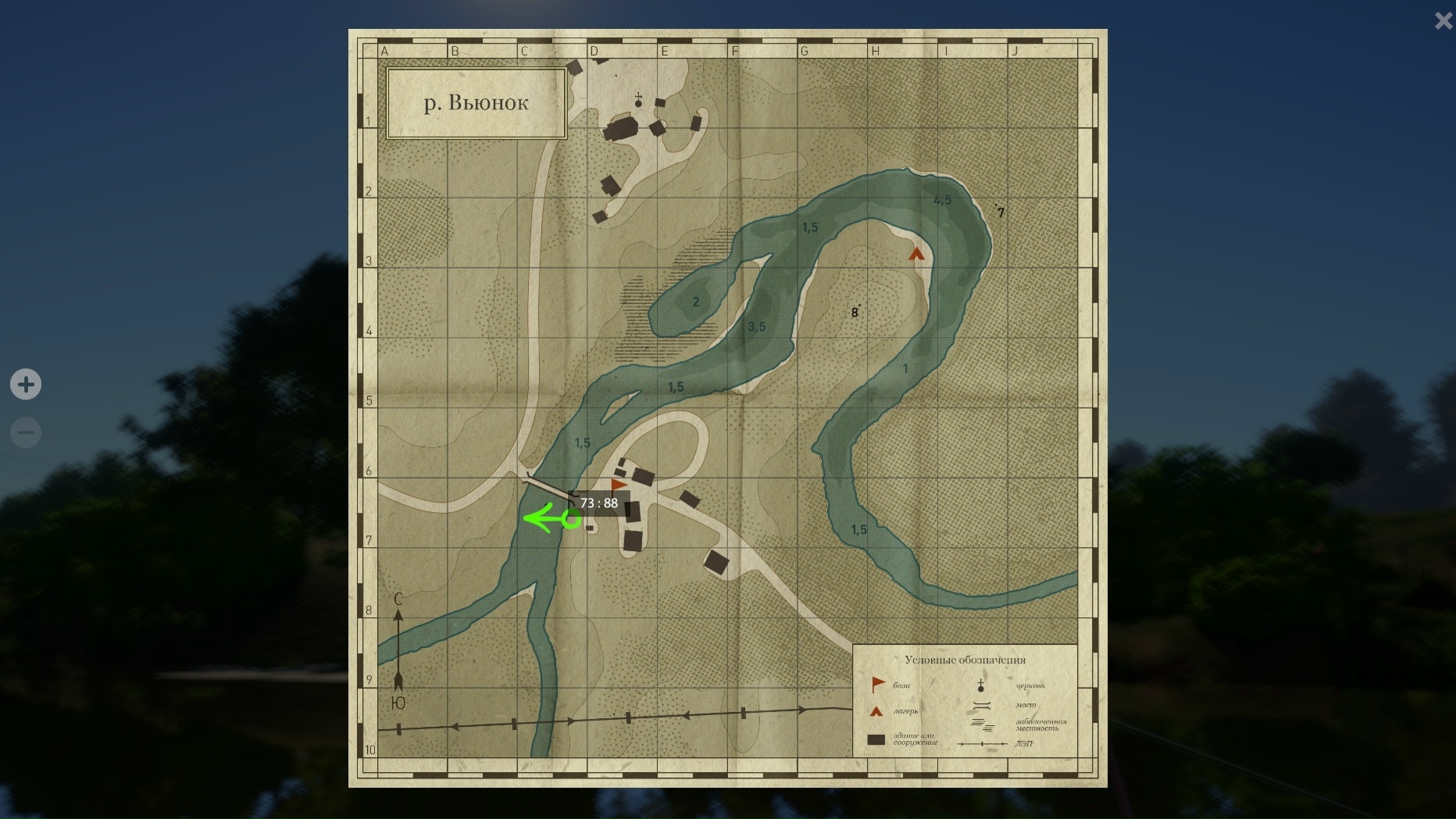Select the red base flag marker
This screenshot has width=1456, height=819.
click(x=619, y=487)
